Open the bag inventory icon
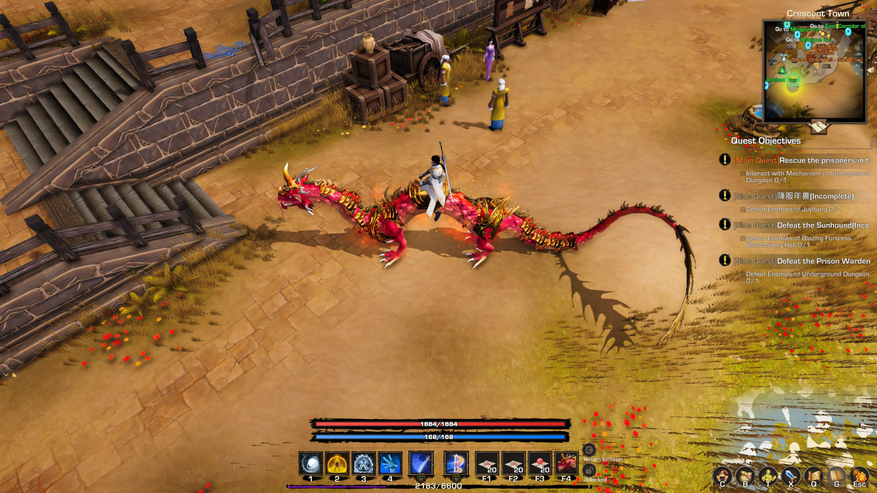877x493 pixels. 745,477
